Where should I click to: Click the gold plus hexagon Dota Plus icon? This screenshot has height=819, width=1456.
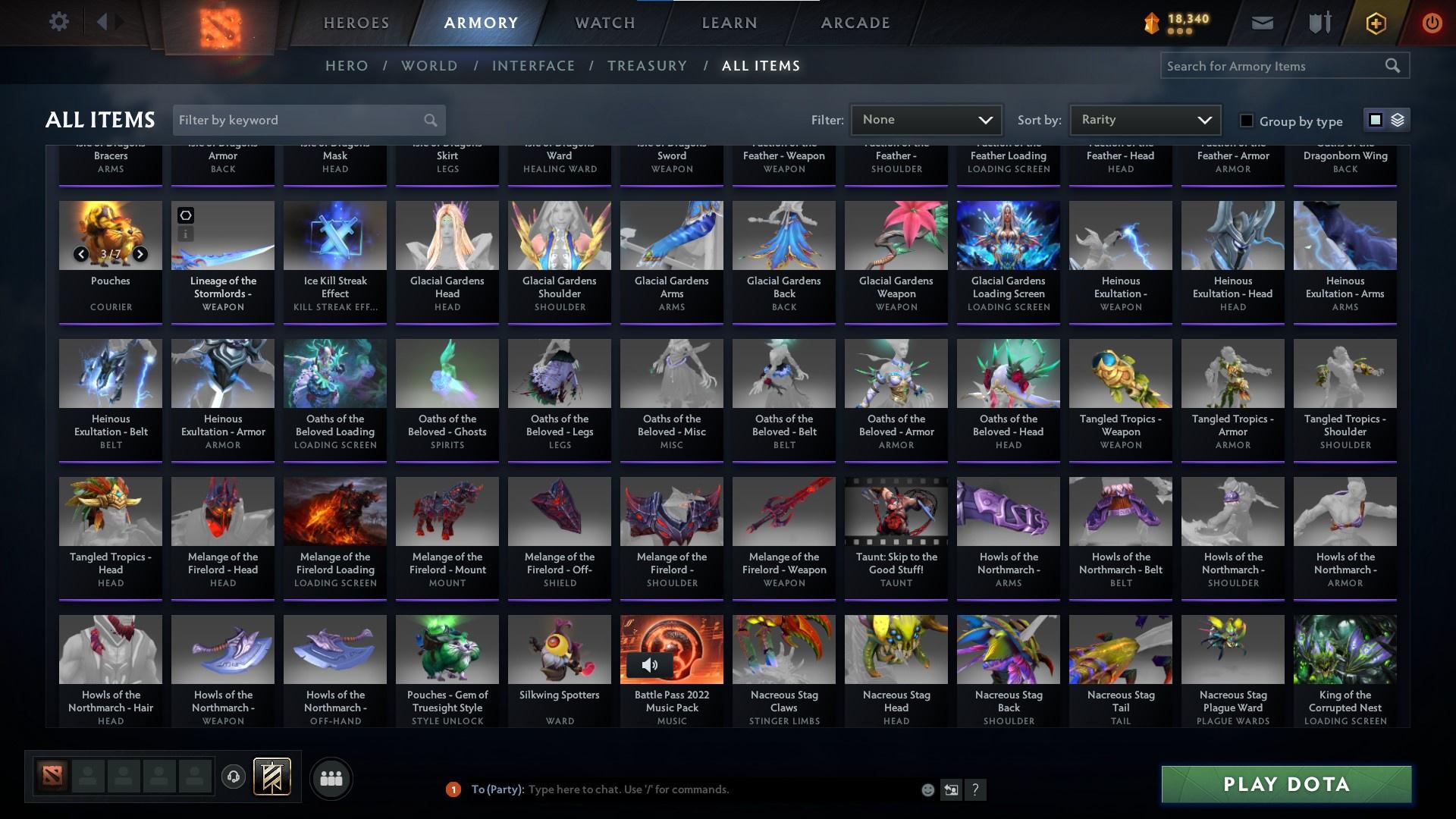(x=1375, y=23)
